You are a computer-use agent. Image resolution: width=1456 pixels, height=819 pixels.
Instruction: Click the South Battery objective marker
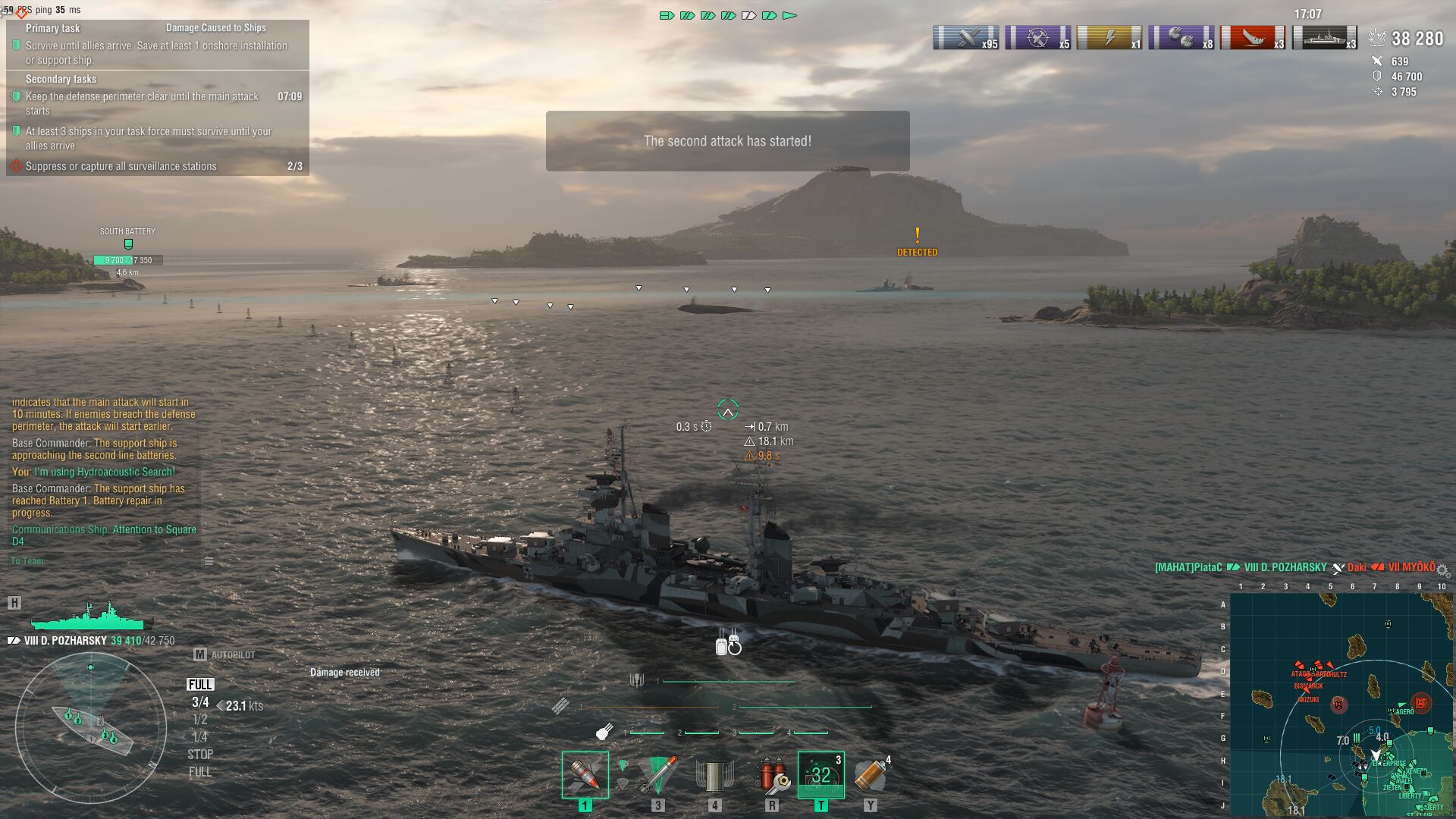click(128, 244)
